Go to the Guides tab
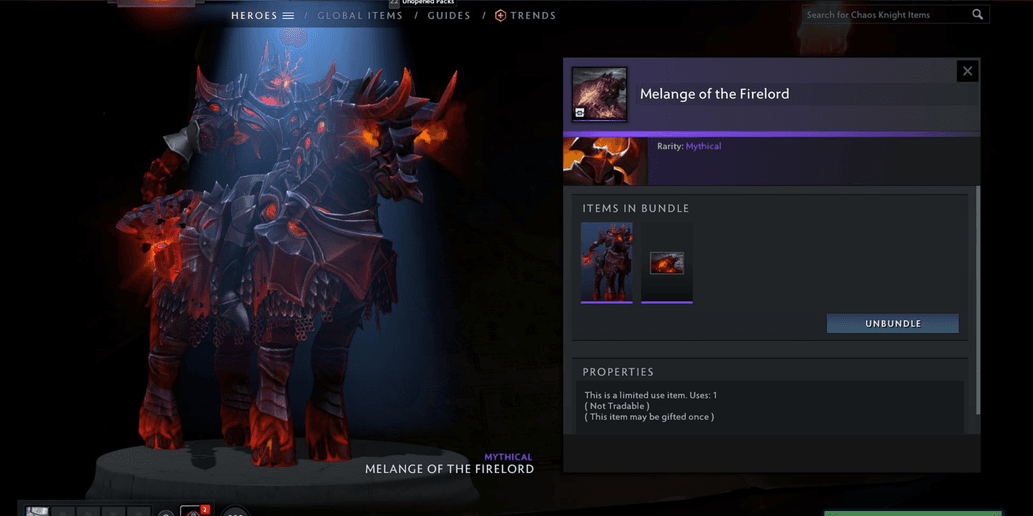The height and width of the screenshot is (516, 1033). click(449, 16)
